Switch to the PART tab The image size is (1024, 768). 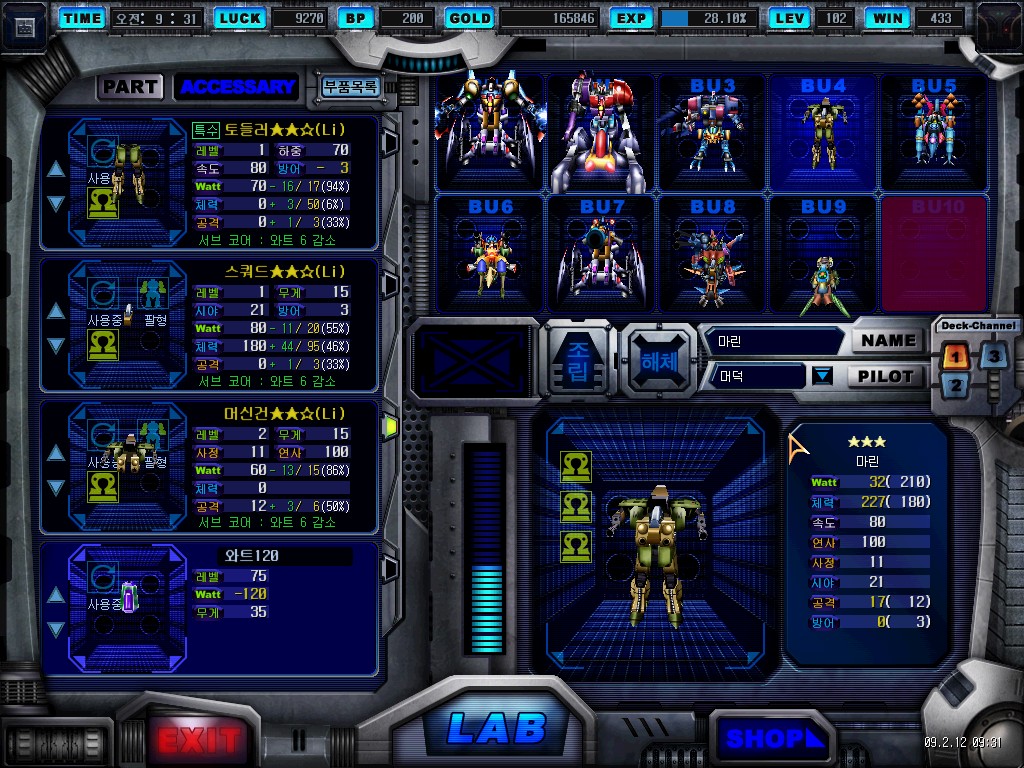[x=130, y=87]
